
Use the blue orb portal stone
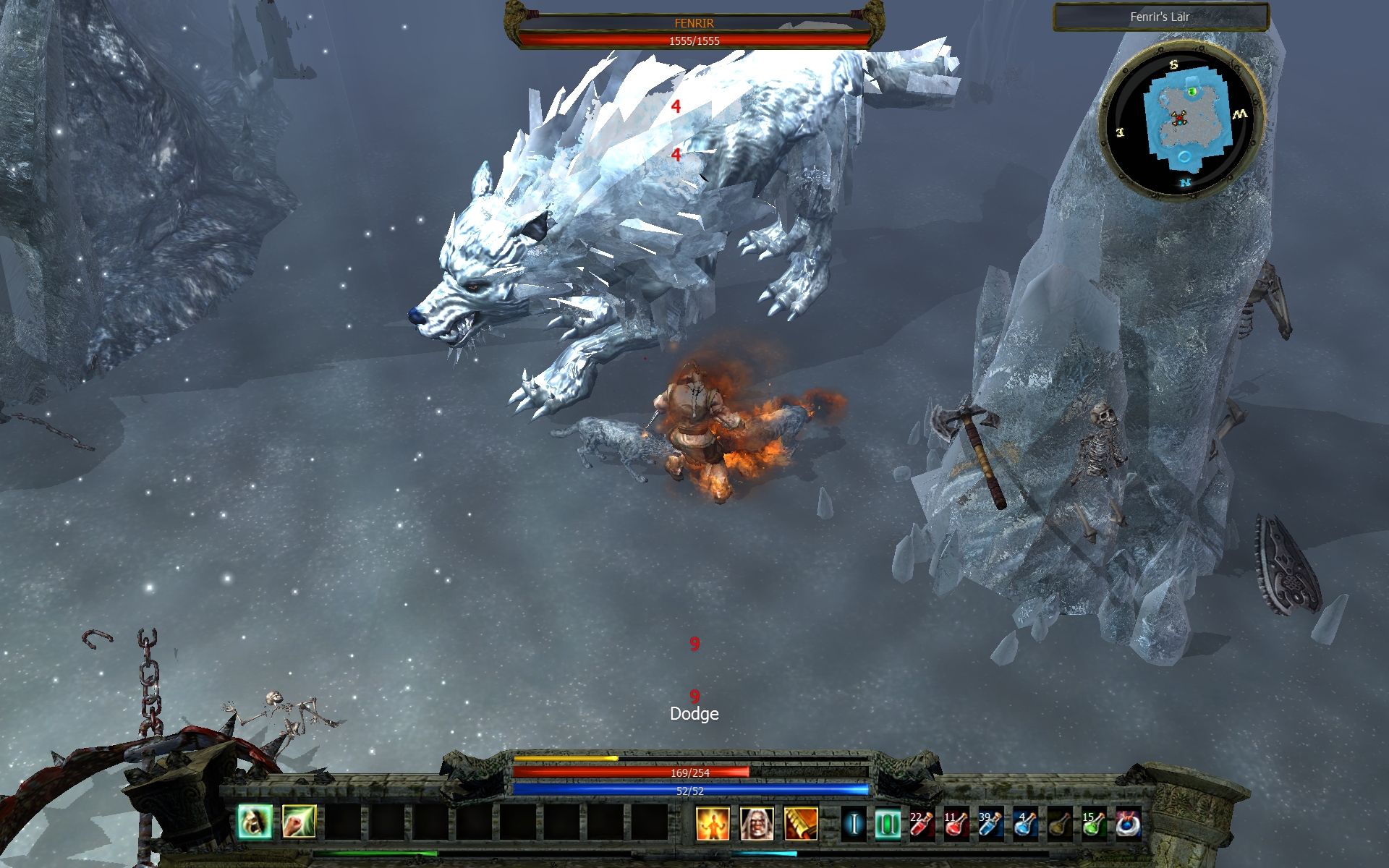point(1128,824)
